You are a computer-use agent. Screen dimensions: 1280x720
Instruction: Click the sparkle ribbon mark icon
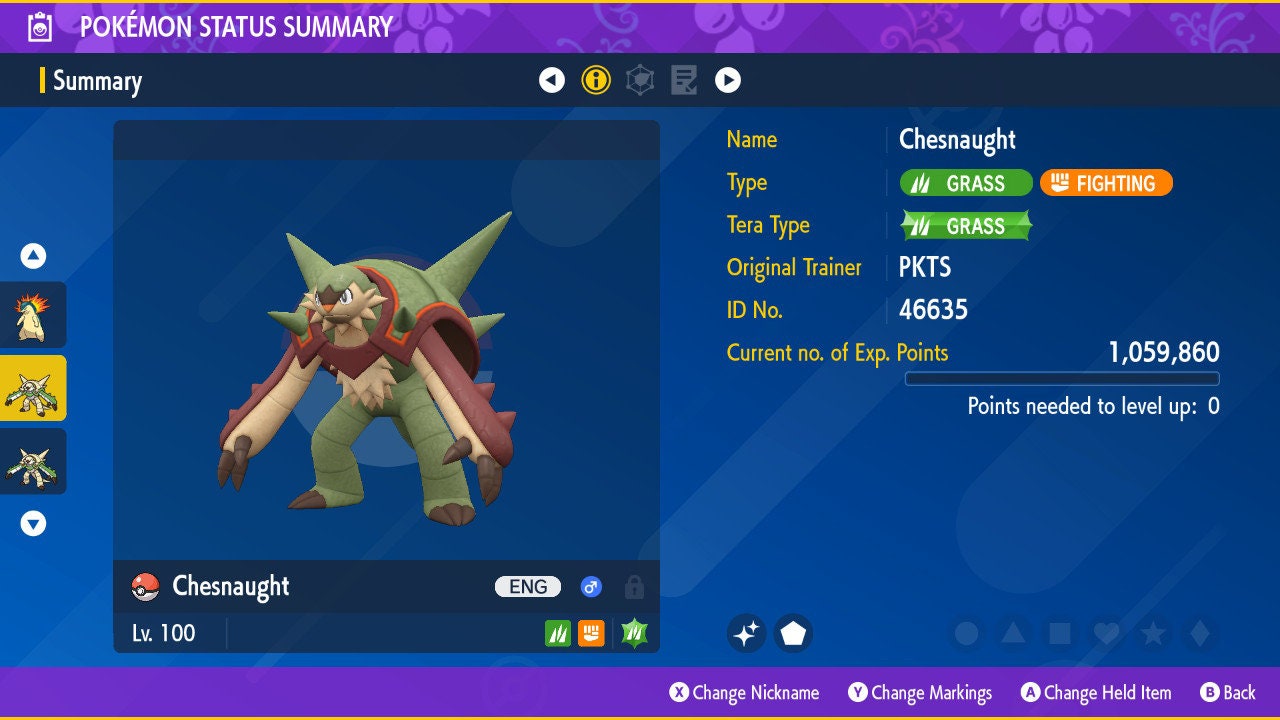pos(746,633)
